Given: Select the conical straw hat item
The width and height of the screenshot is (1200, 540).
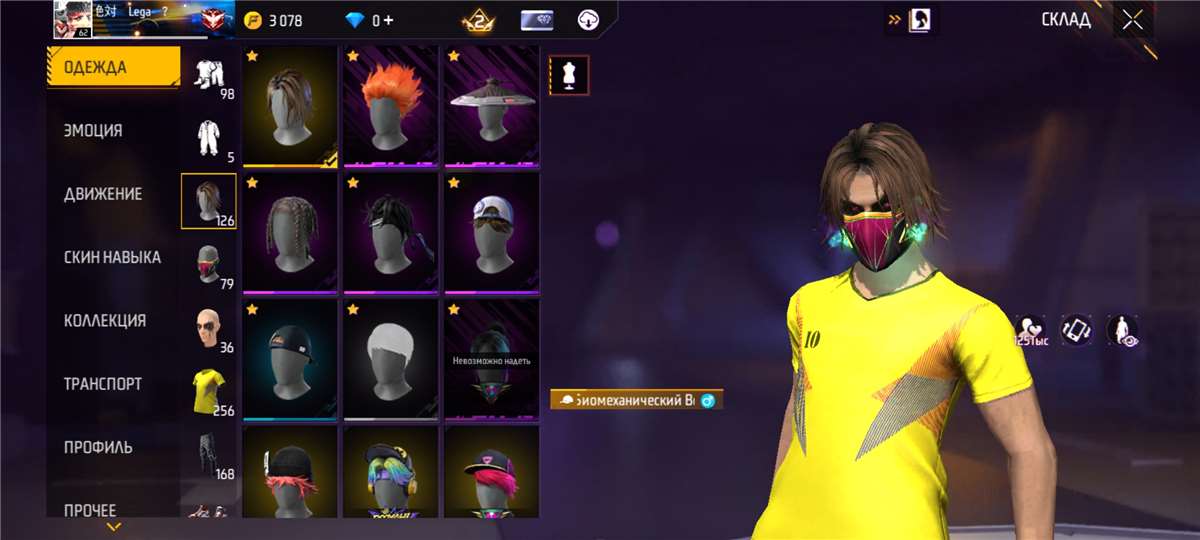Looking at the screenshot, I should pos(491,105).
